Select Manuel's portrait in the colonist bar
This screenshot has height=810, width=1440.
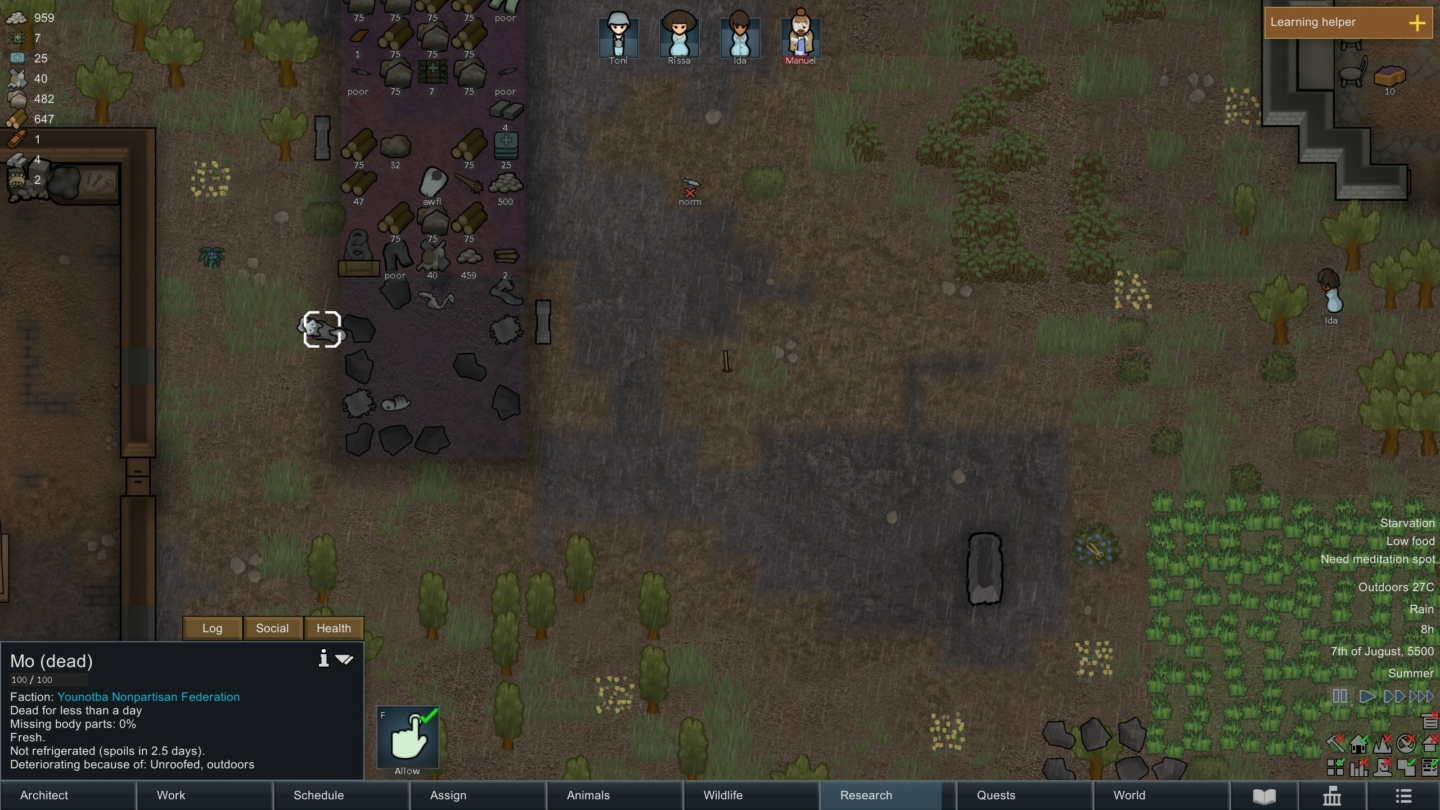click(800, 35)
